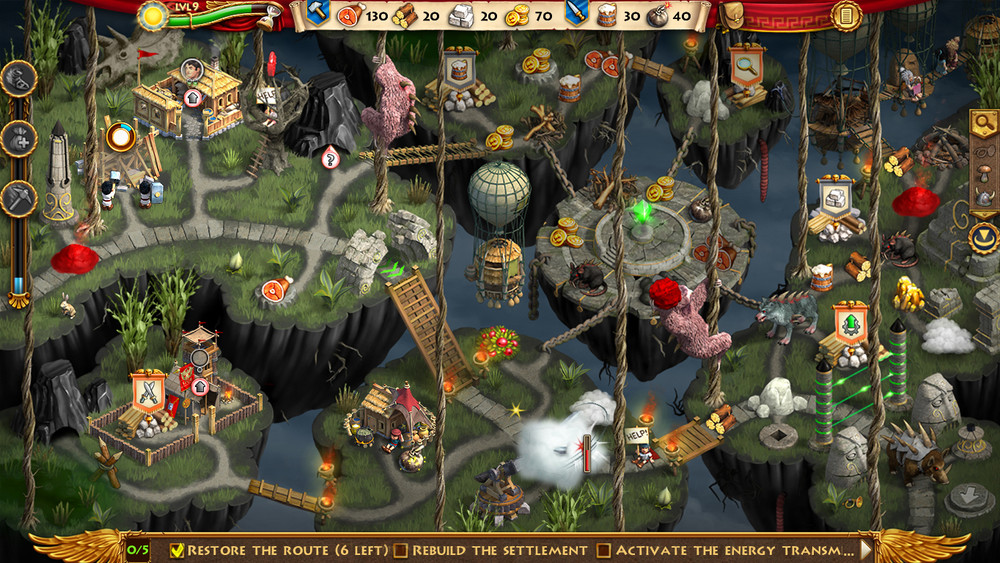Click the worker portrait above the house
The image size is (1000, 563).
pyautogui.click(x=193, y=69)
